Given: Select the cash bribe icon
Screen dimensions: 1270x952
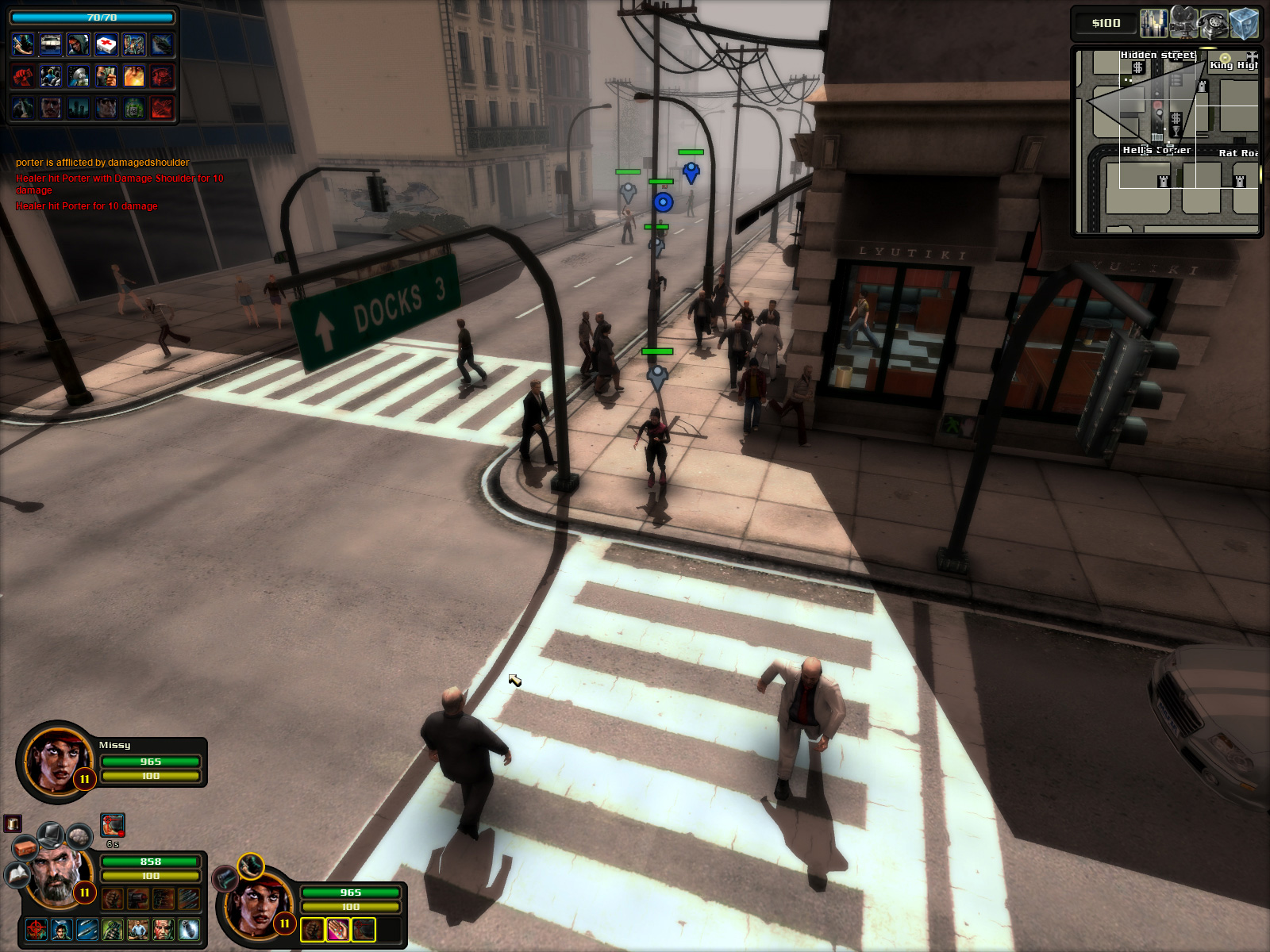Looking at the screenshot, I should click(x=106, y=76).
